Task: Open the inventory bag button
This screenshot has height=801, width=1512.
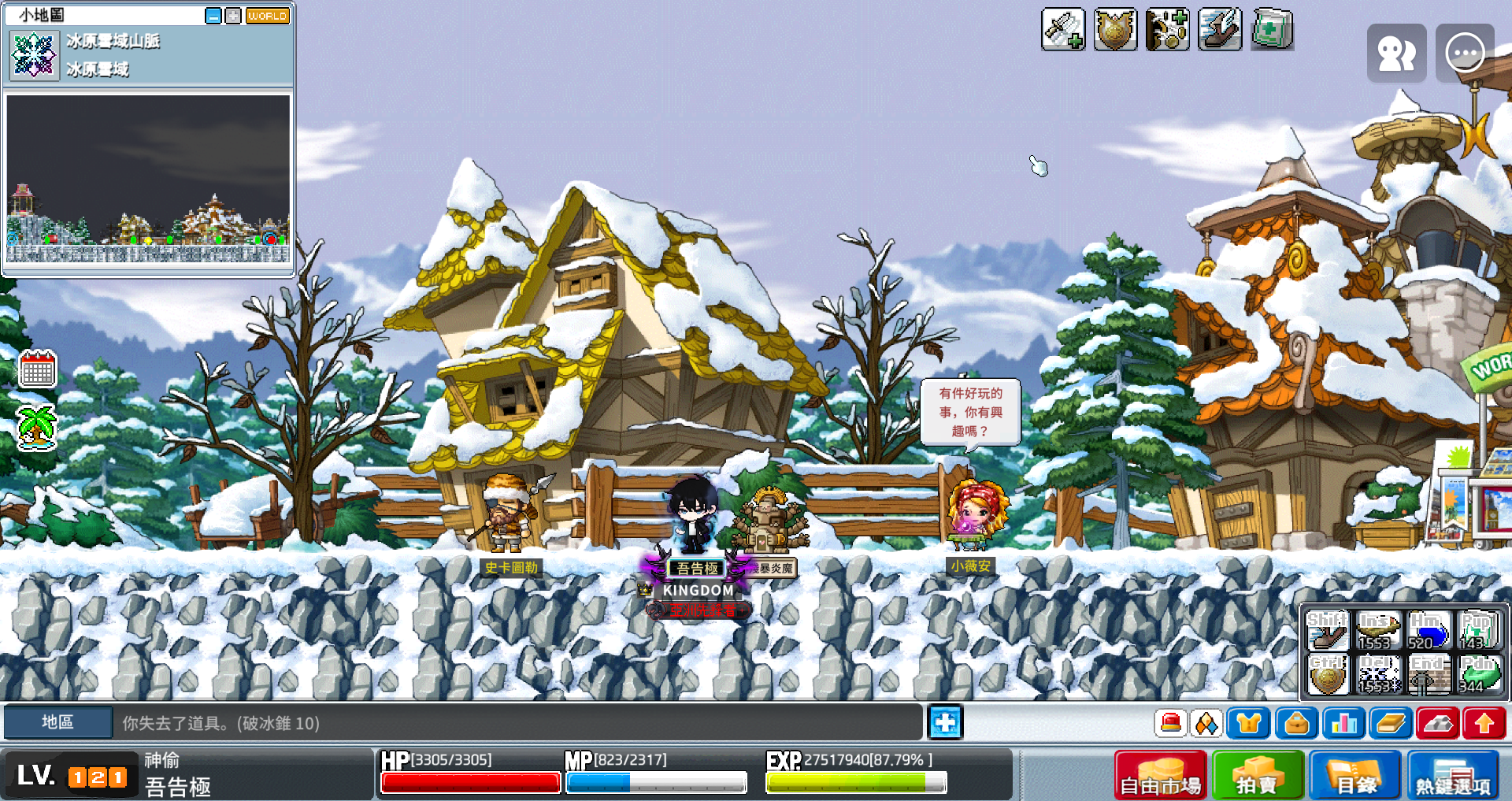Action: click(1296, 723)
